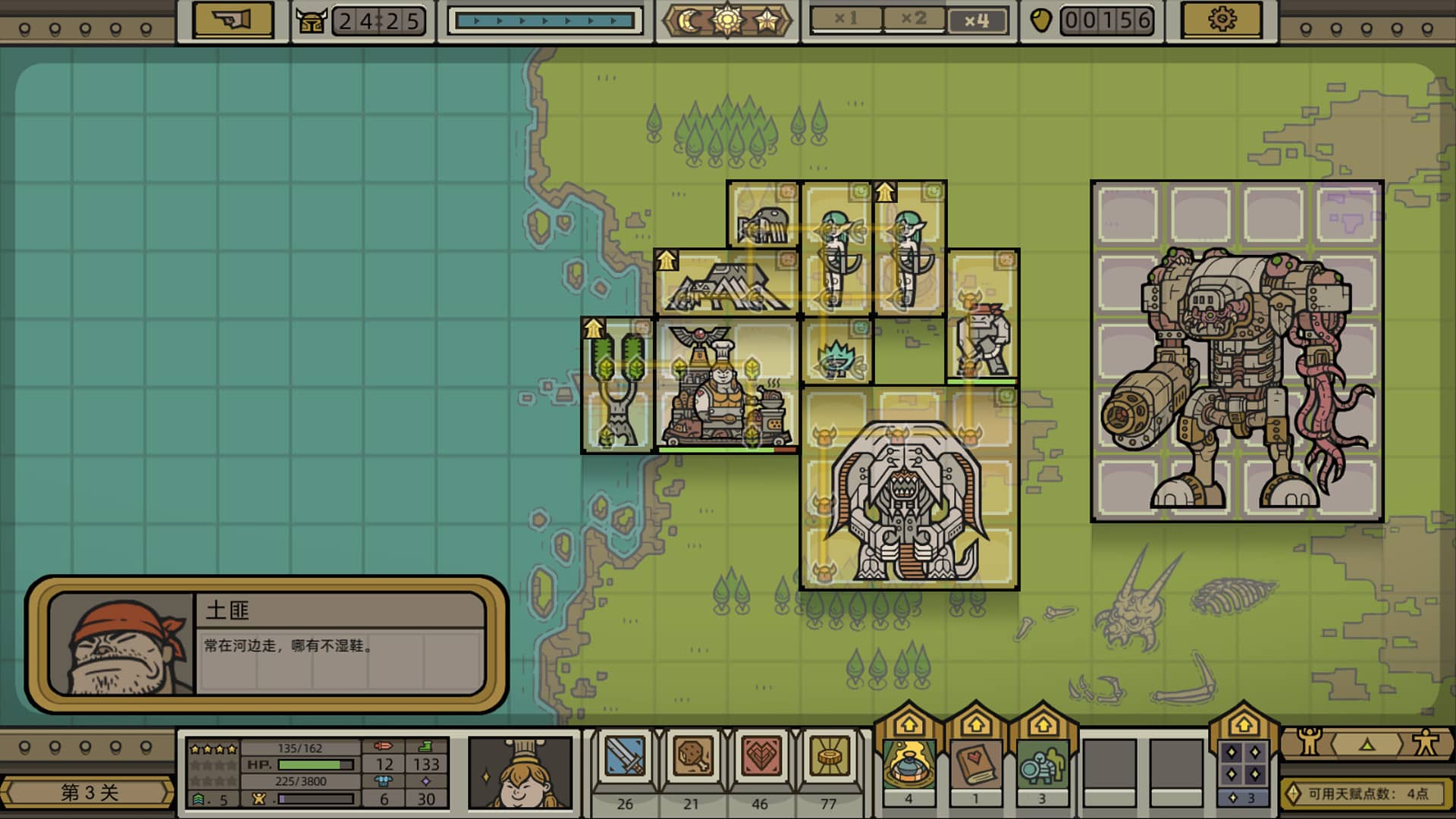
Task: Select the meat drumstick food icon
Action: click(x=692, y=759)
